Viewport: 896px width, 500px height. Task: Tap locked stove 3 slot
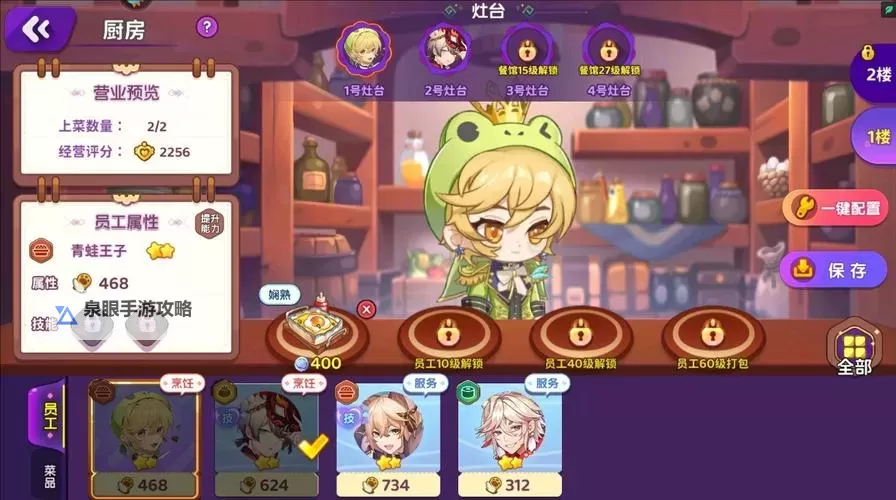(526, 49)
